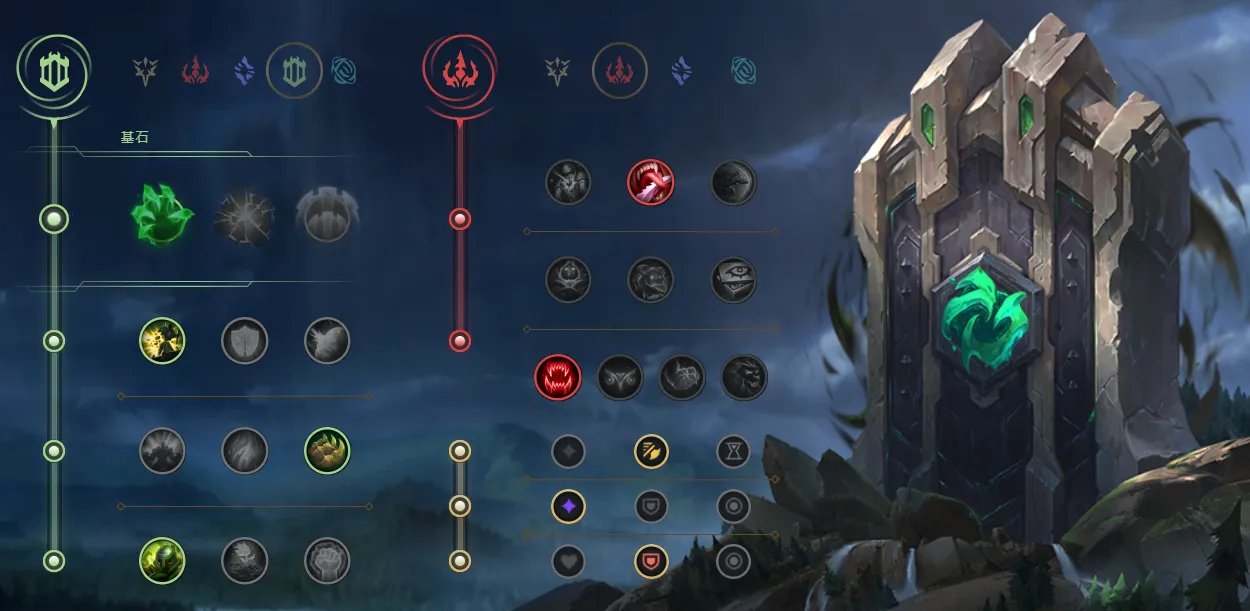Switch primary path to teal Inspiration tree
This screenshot has height=611, width=1250.
pyautogui.click(x=344, y=71)
